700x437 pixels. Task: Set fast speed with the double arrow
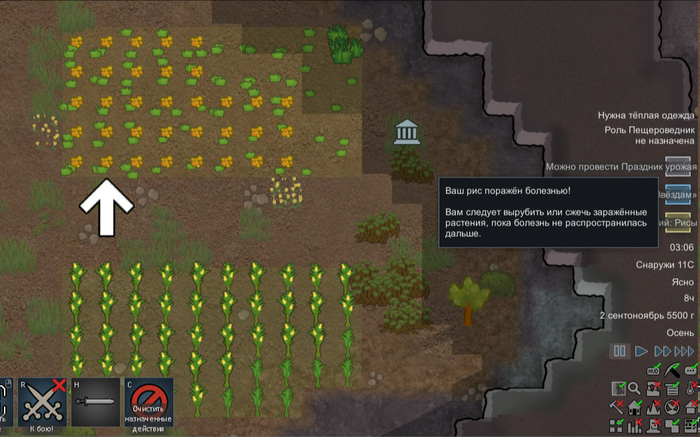point(661,351)
